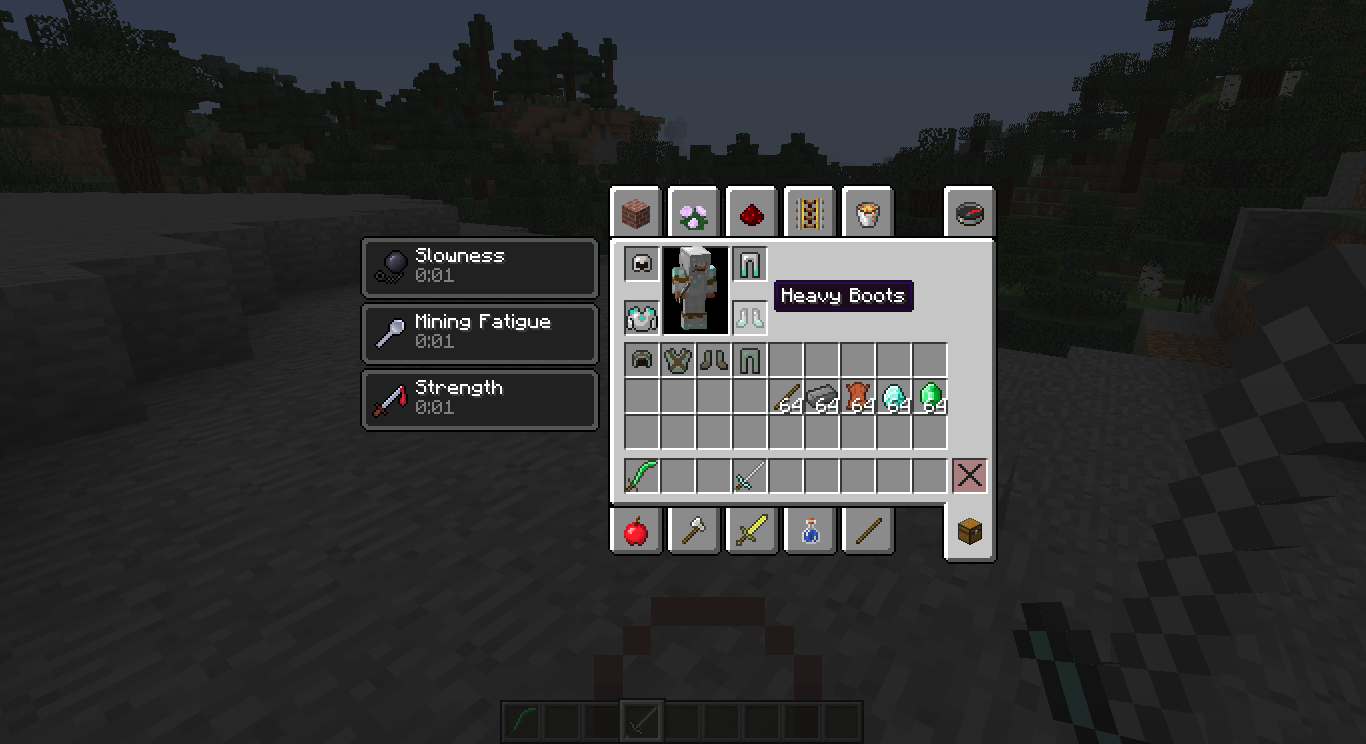Pick up the stack of 64 diamonds
Screen dimensions: 1366x744
point(892,396)
